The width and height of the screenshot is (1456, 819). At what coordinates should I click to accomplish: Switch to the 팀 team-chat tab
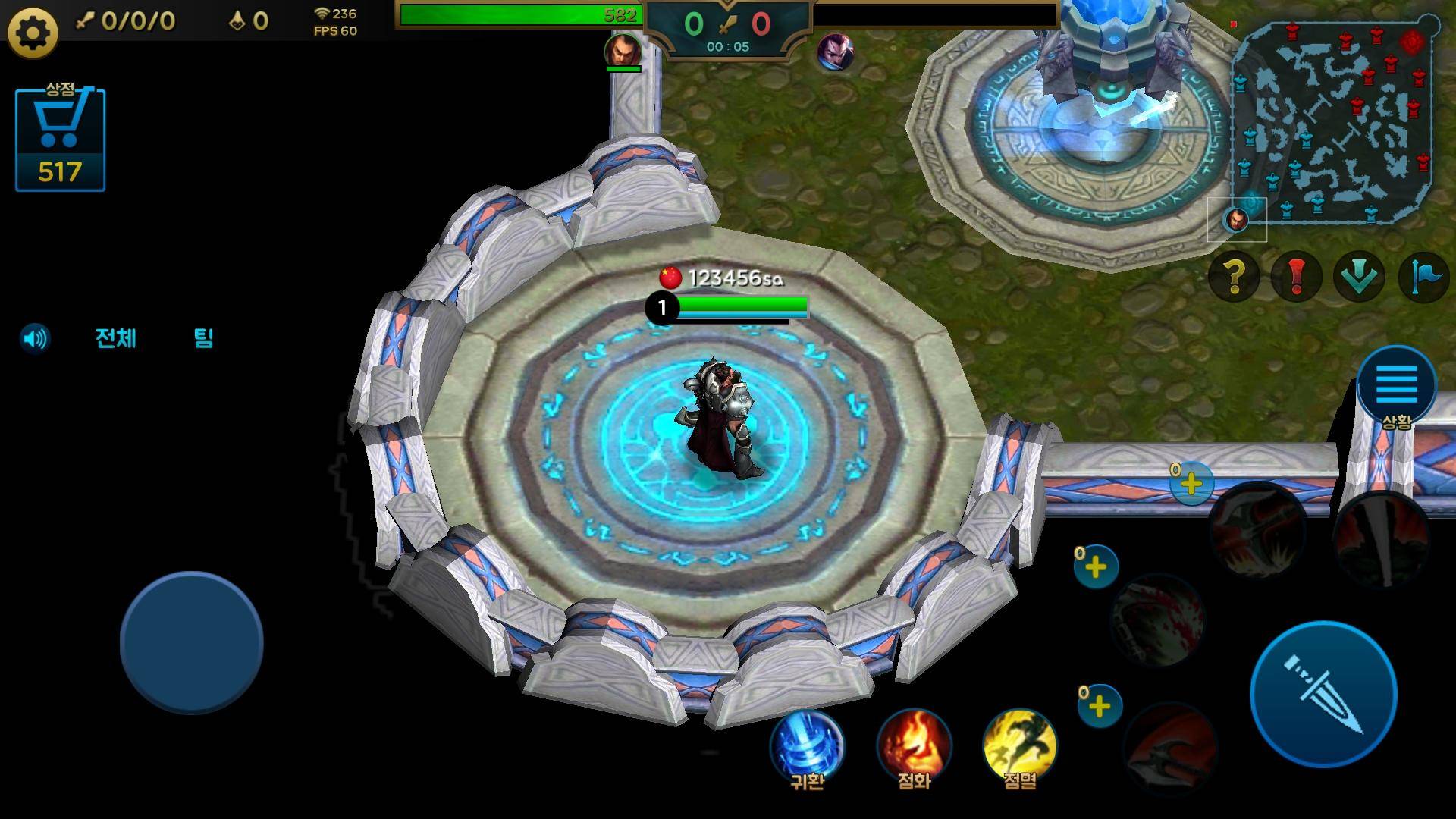point(203,338)
